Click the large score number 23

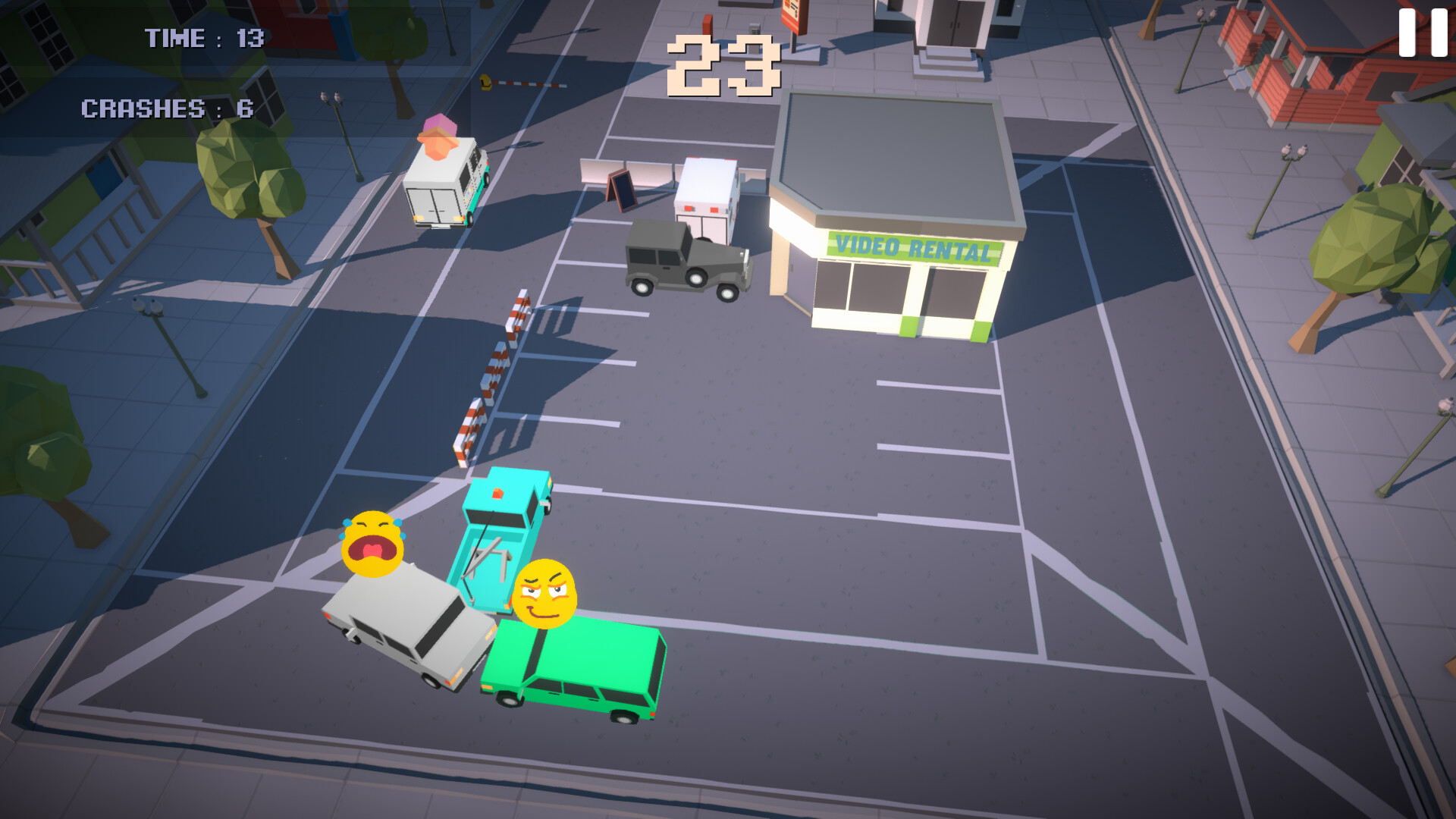724,64
